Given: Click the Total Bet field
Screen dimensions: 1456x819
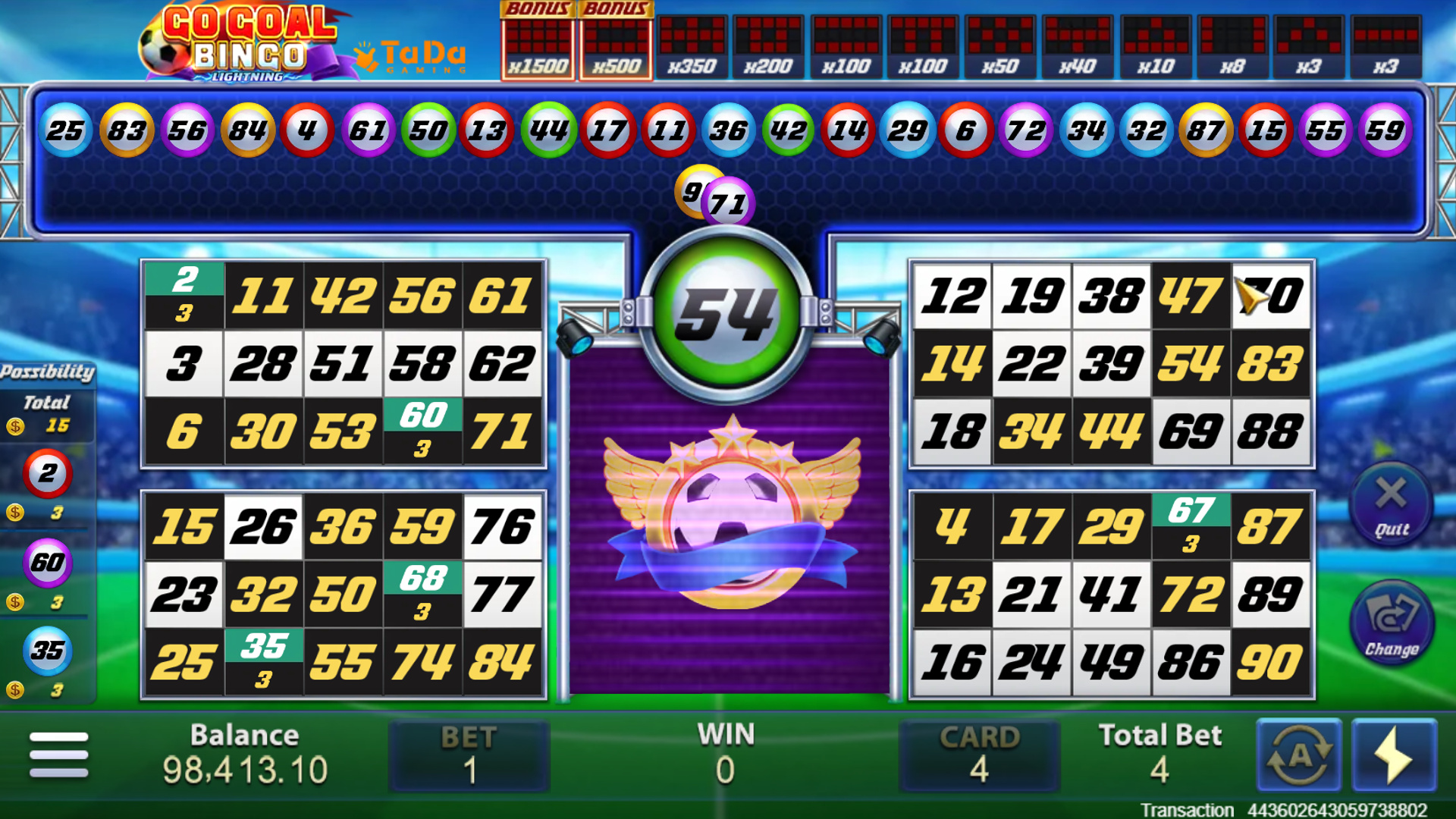Looking at the screenshot, I should tap(1160, 755).
